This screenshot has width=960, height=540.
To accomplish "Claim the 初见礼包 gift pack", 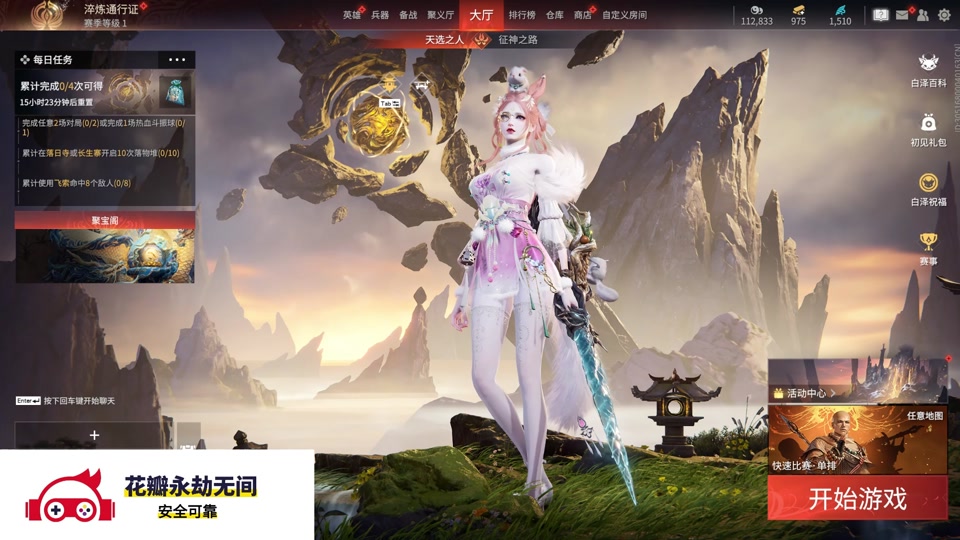I will pos(928,128).
